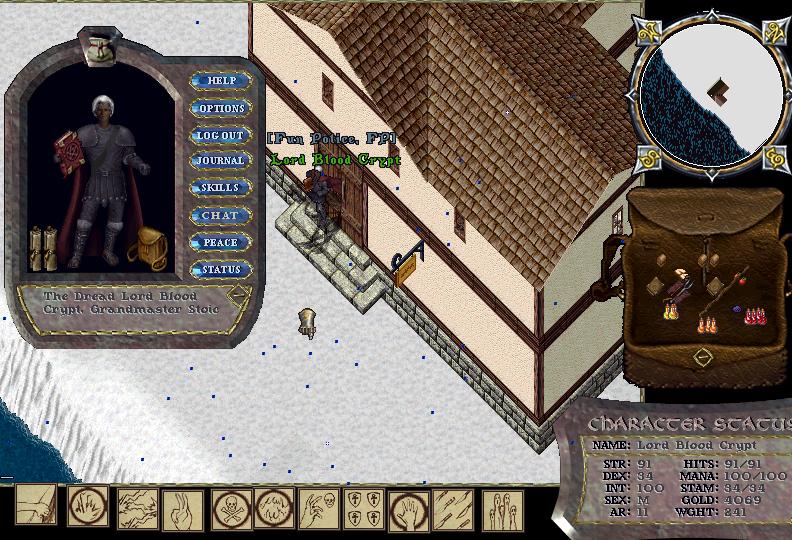The image size is (792, 540).
Task: Toggle the Peace mode button
Action: pyautogui.click(x=220, y=242)
